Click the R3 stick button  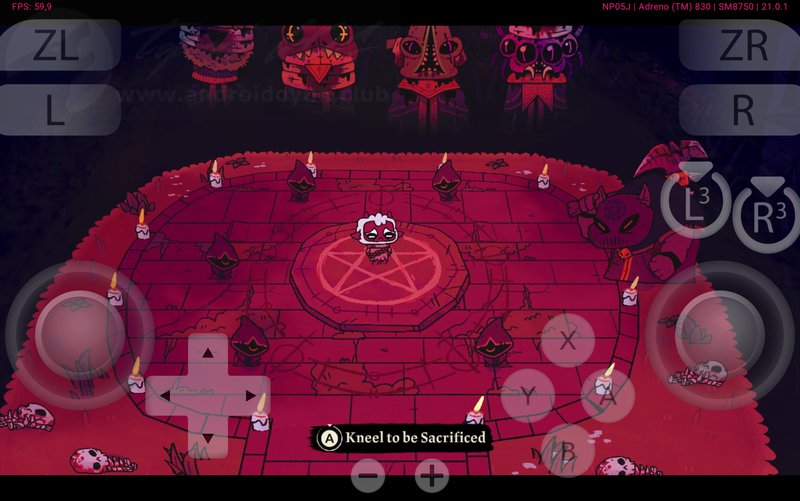(x=767, y=217)
